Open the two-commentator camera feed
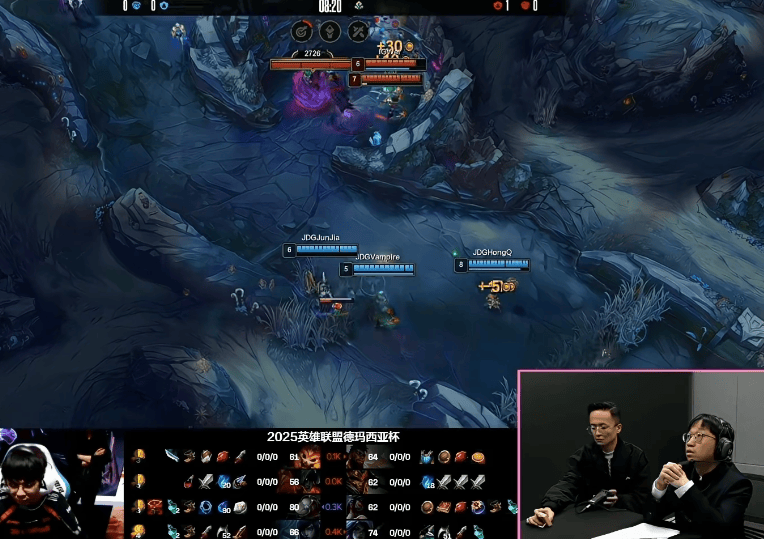 coord(641,455)
